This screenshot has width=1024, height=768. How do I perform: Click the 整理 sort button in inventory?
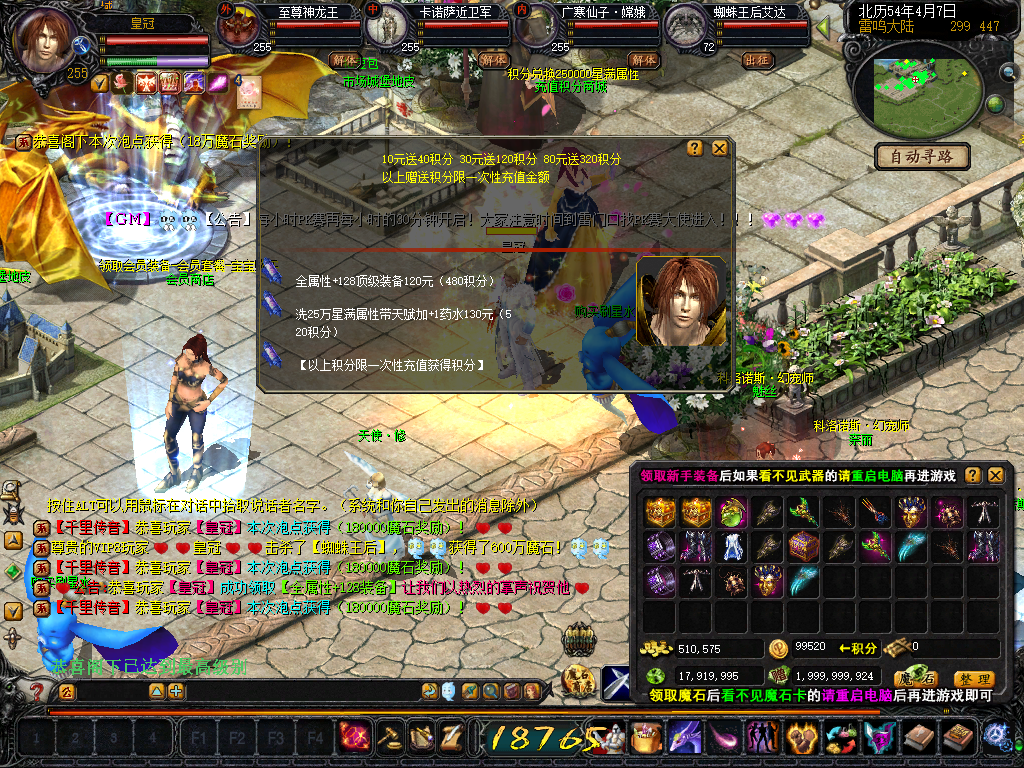973,678
